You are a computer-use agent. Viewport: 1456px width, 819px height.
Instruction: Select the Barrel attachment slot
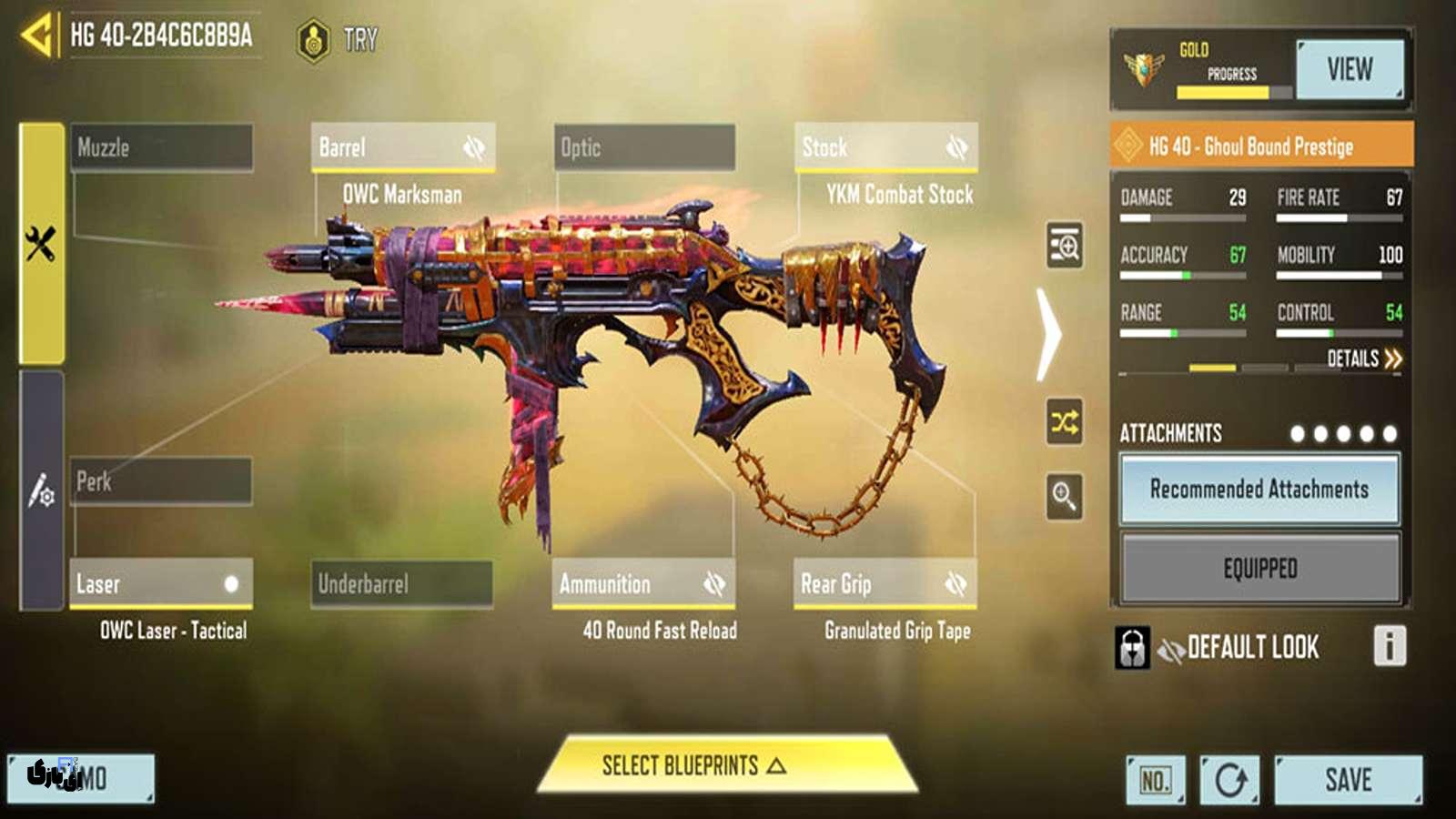[x=403, y=147]
